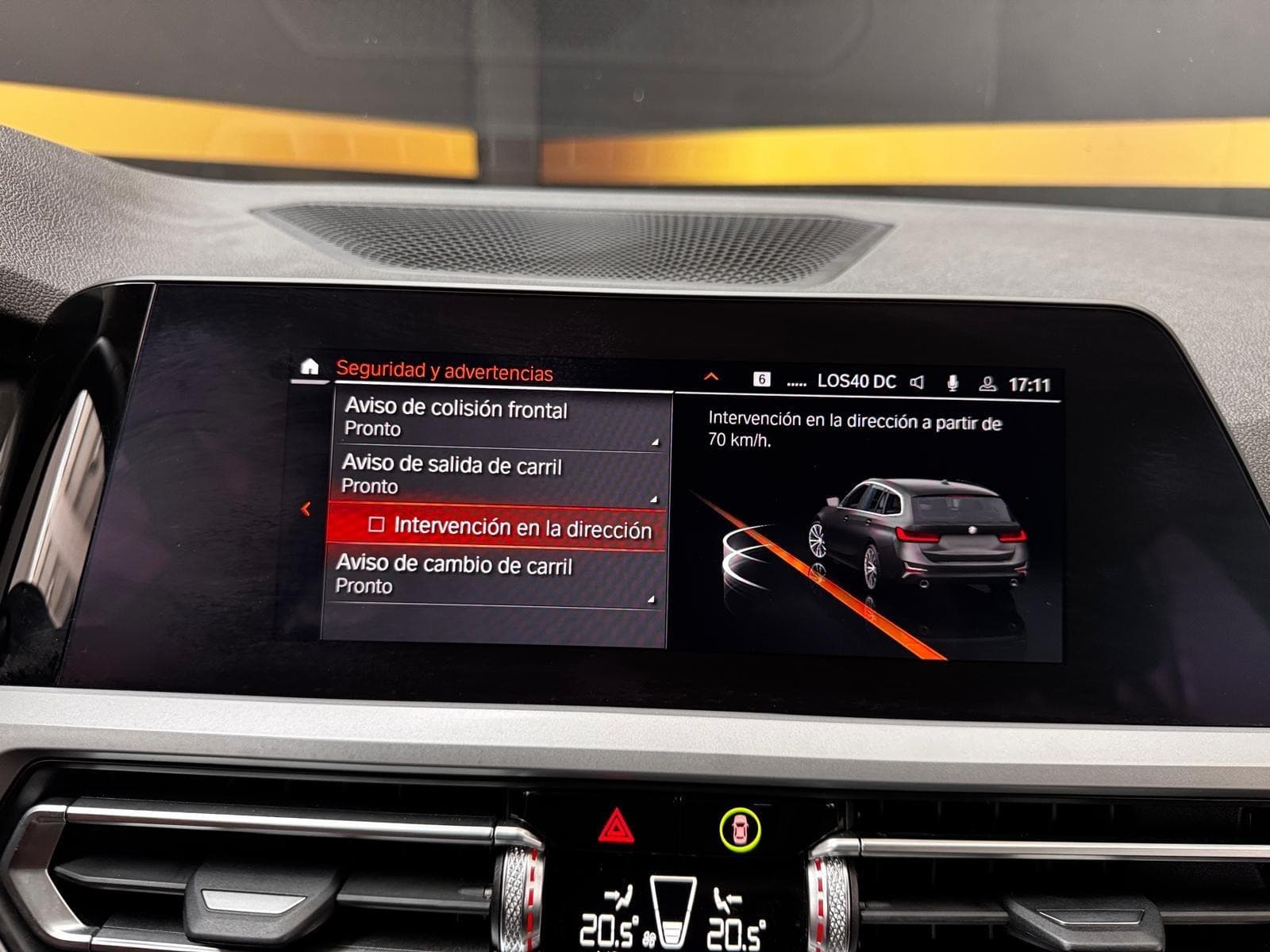Expand the orange up chevron in header
1270x952 pixels.
pos(711,377)
